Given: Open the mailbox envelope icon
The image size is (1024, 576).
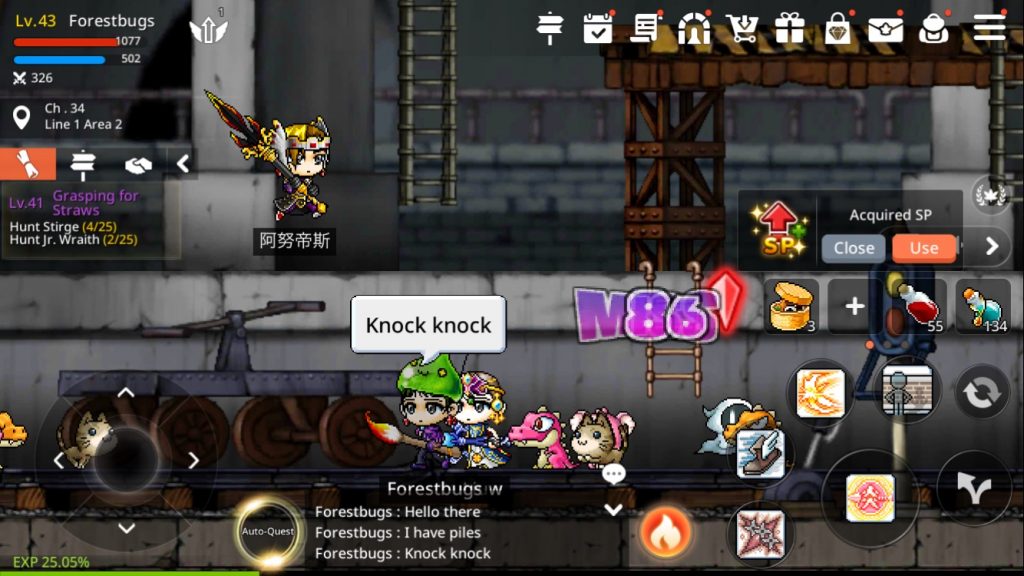Looking at the screenshot, I should [885, 28].
